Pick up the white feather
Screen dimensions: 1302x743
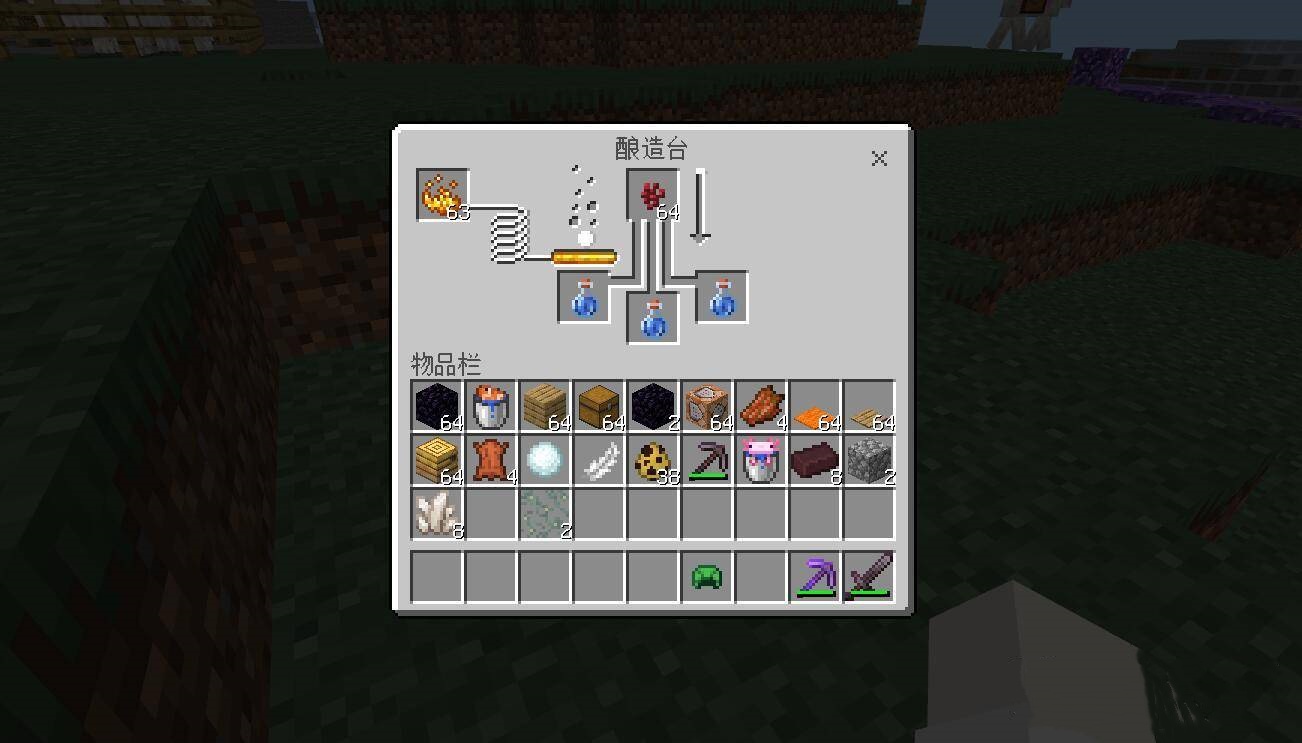click(x=599, y=460)
